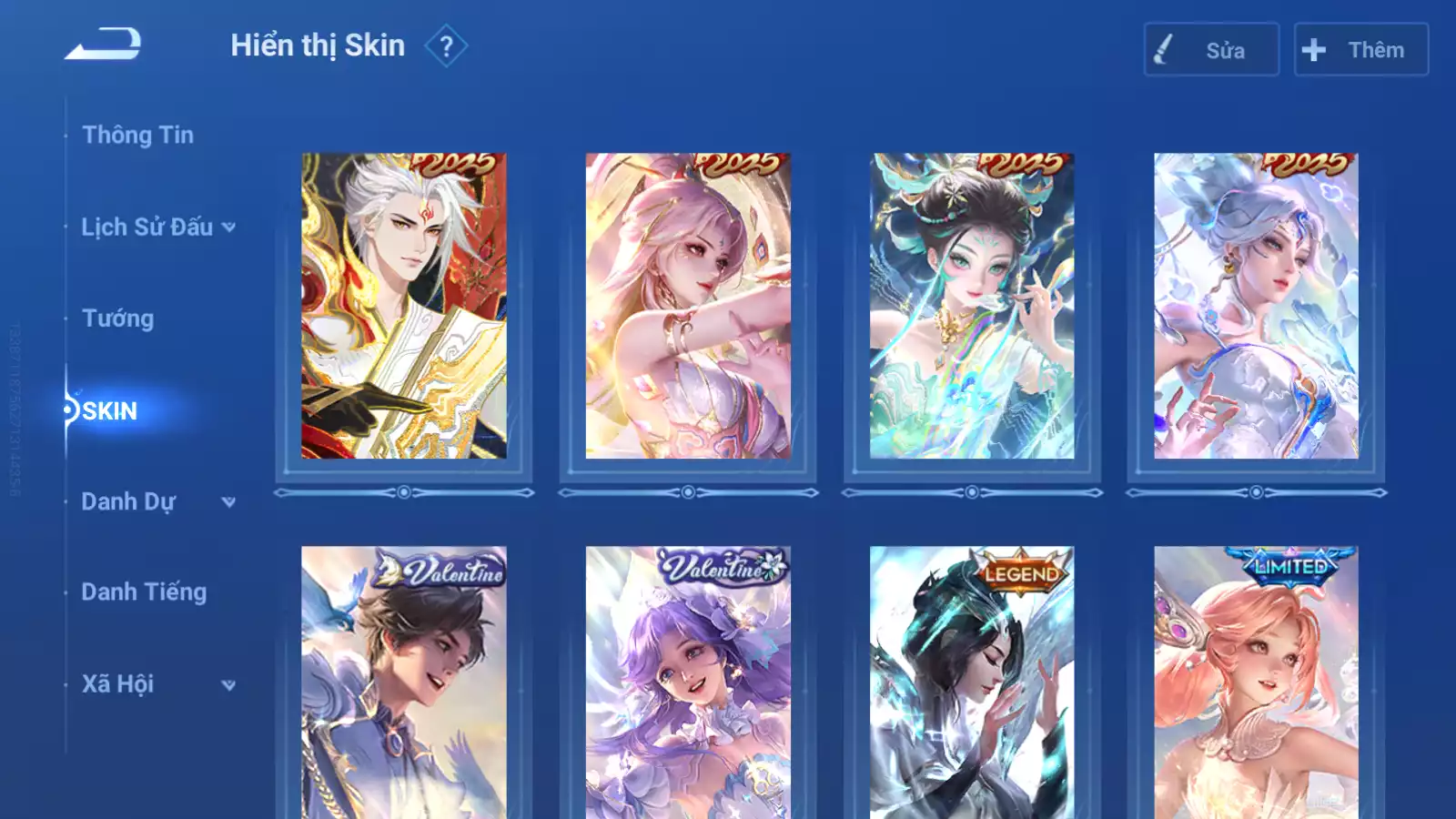The width and height of the screenshot is (1456, 819).
Task: Expand the Xã Hội section
Action: tap(157, 684)
